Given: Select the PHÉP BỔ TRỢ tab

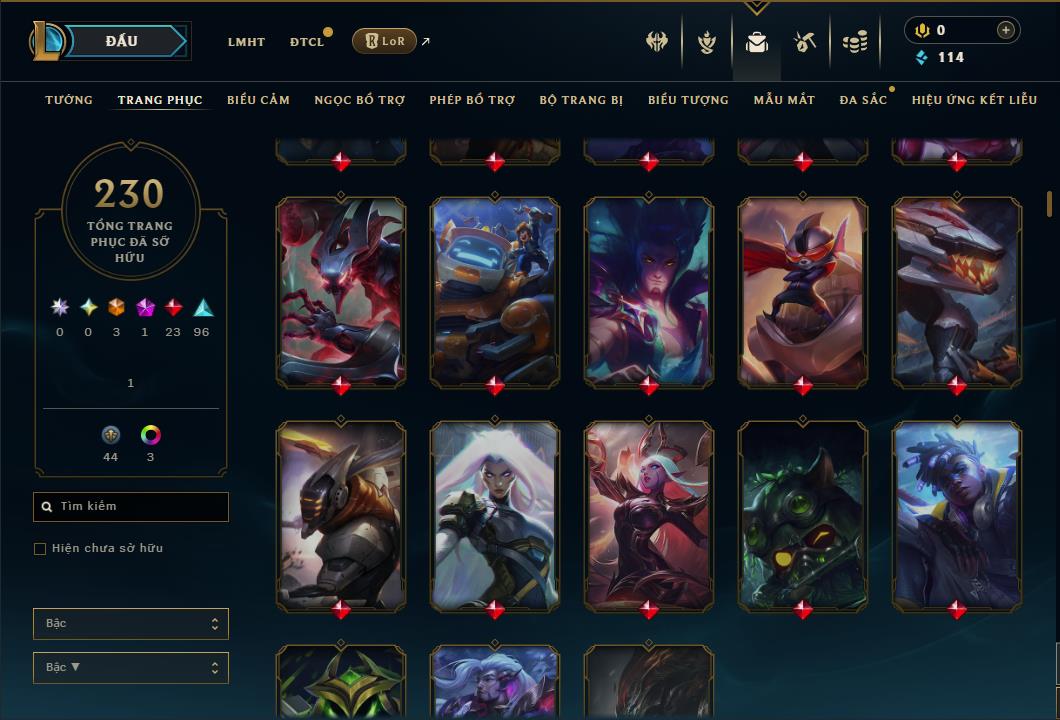Looking at the screenshot, I should (472, 100).
